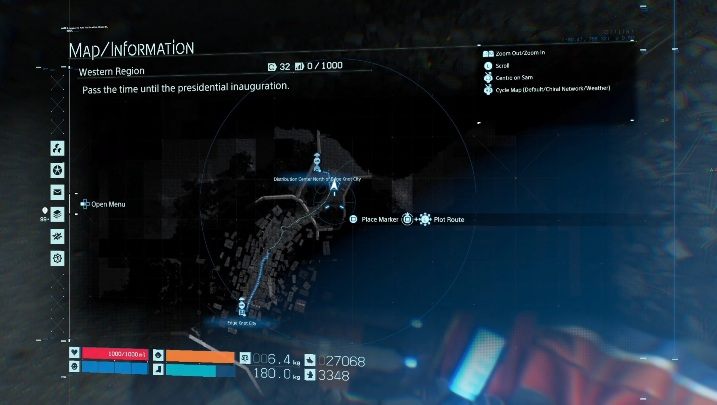717x405 pixels.
Task: Click the topmost sidebar icon above the star
Action: [x=57, y=147]
